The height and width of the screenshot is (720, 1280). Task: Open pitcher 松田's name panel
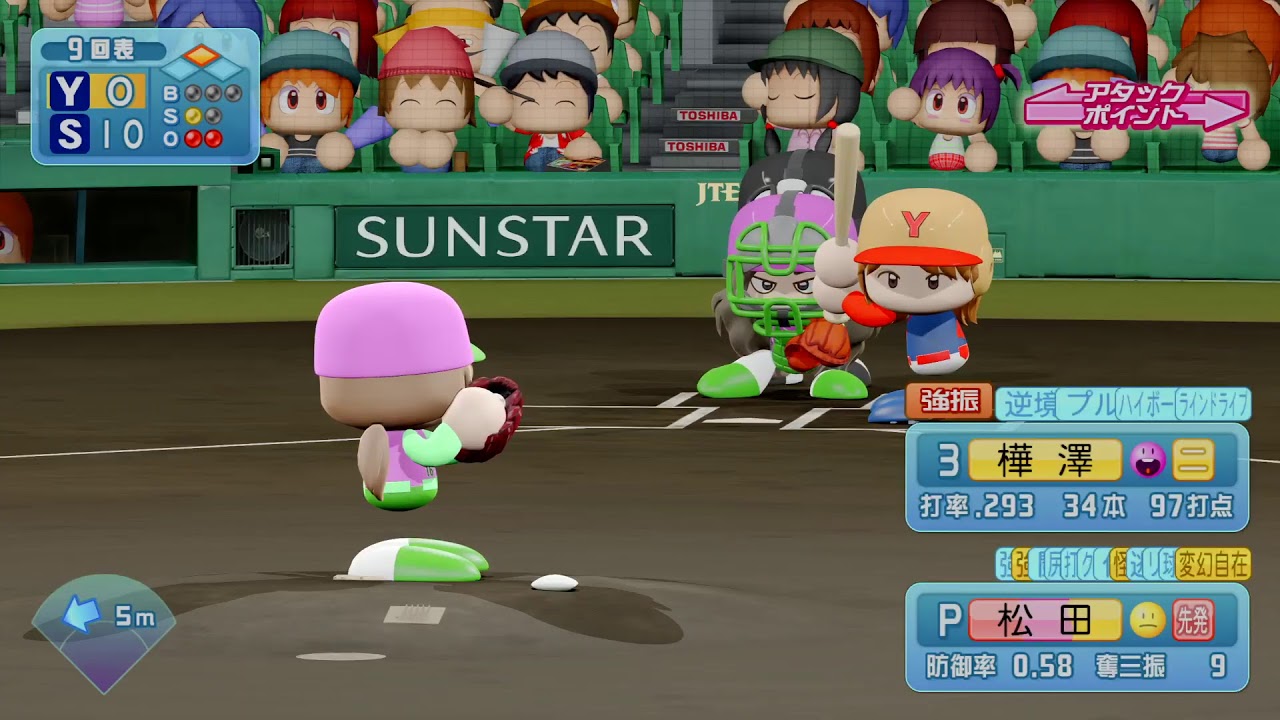[x=1044, y=620]
